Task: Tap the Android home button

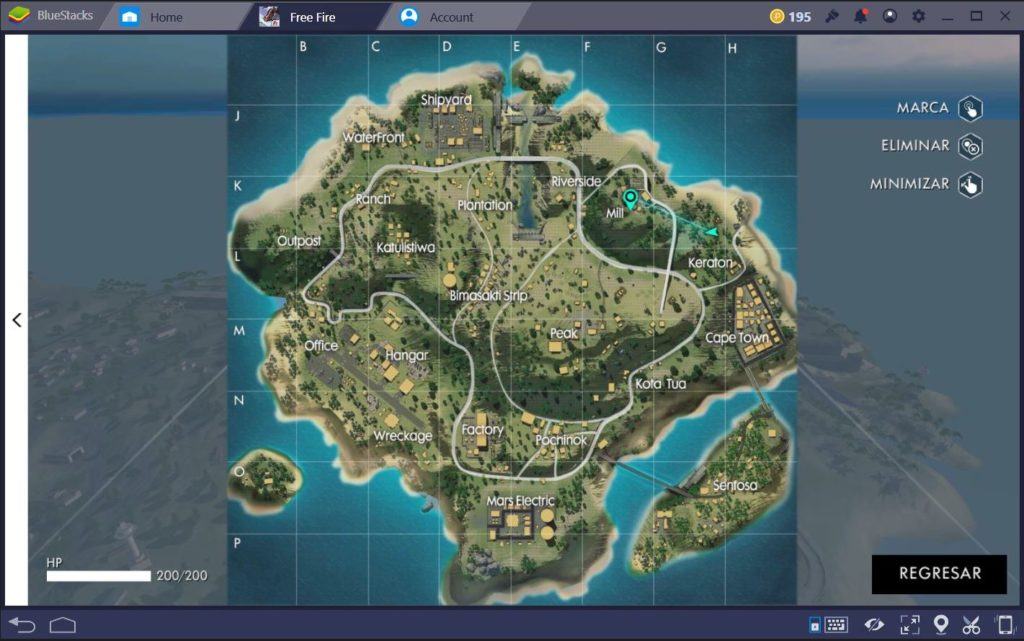Action: coord(63,625)
